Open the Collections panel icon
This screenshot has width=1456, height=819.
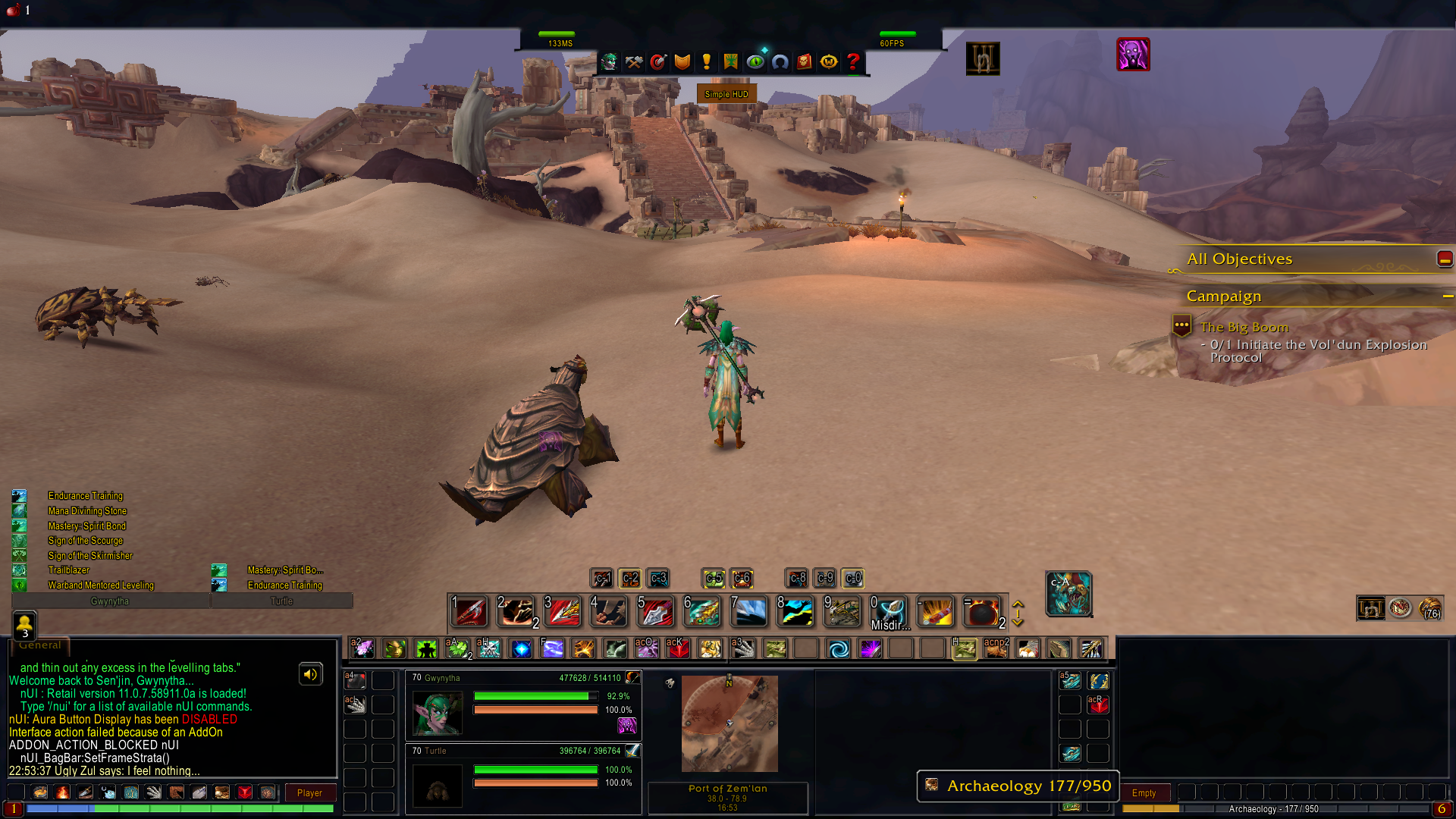780,62
